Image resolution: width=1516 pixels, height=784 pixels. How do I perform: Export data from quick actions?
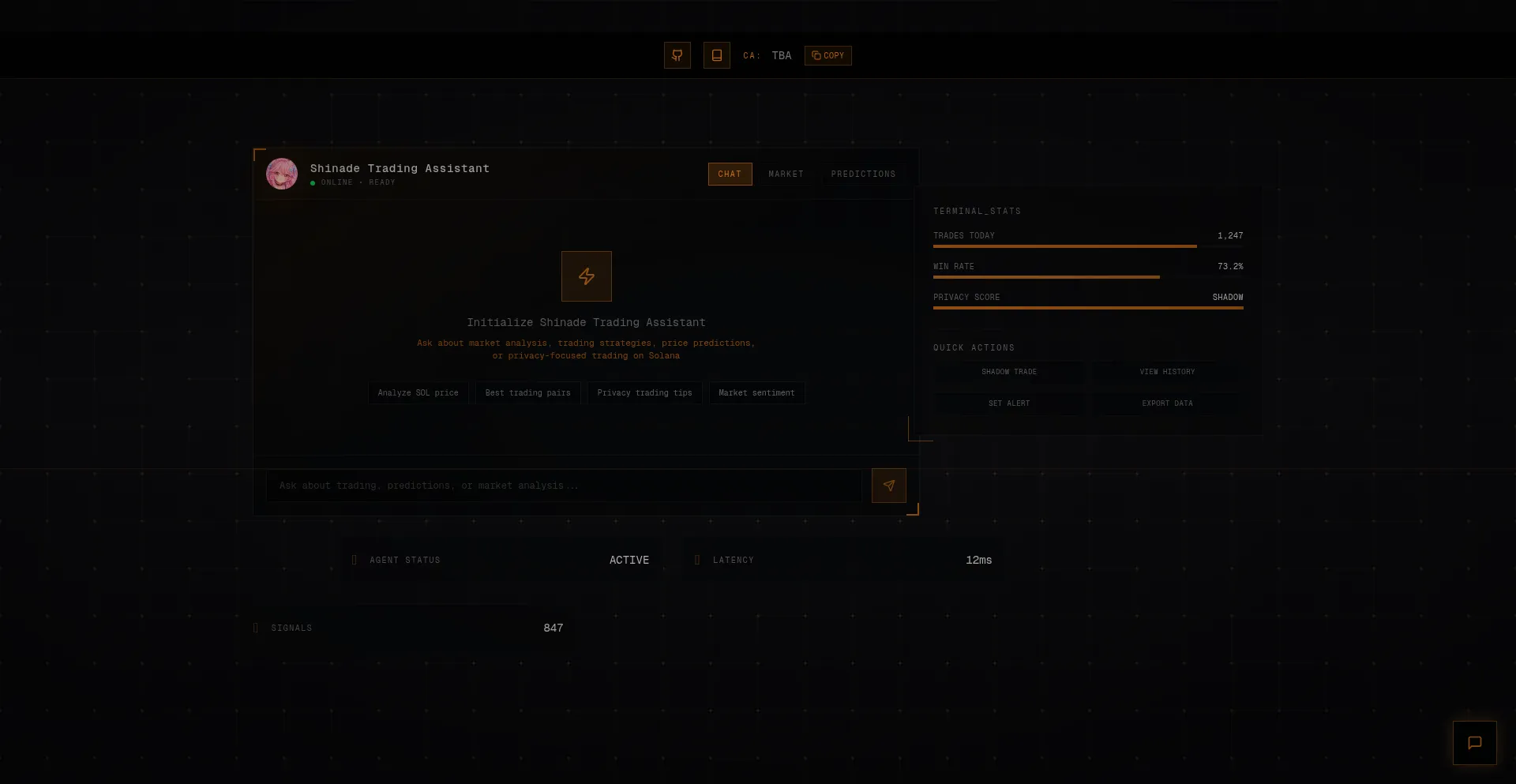point(1167,403)
